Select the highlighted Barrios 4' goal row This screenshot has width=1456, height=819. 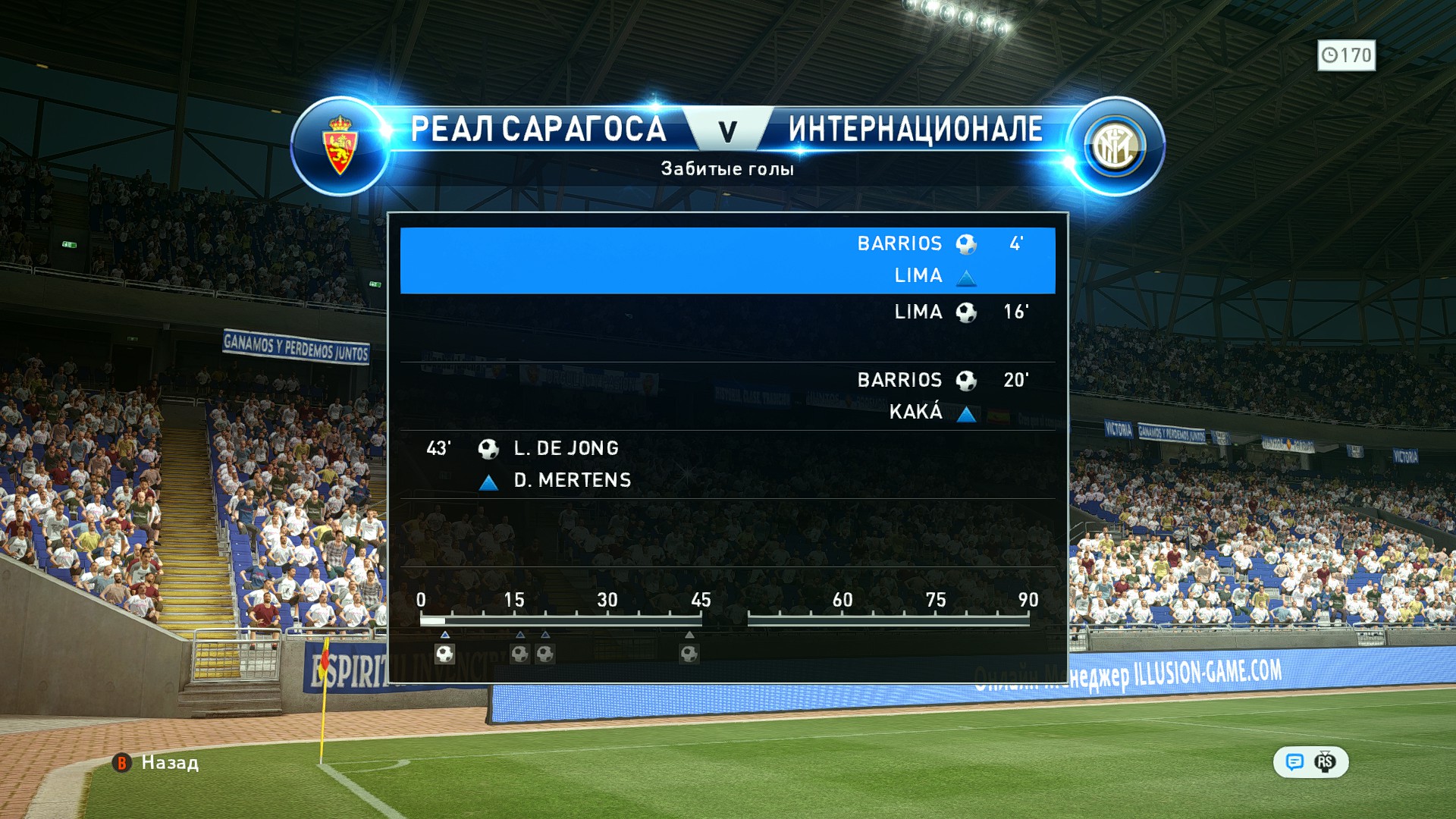[x=727, y=260]
